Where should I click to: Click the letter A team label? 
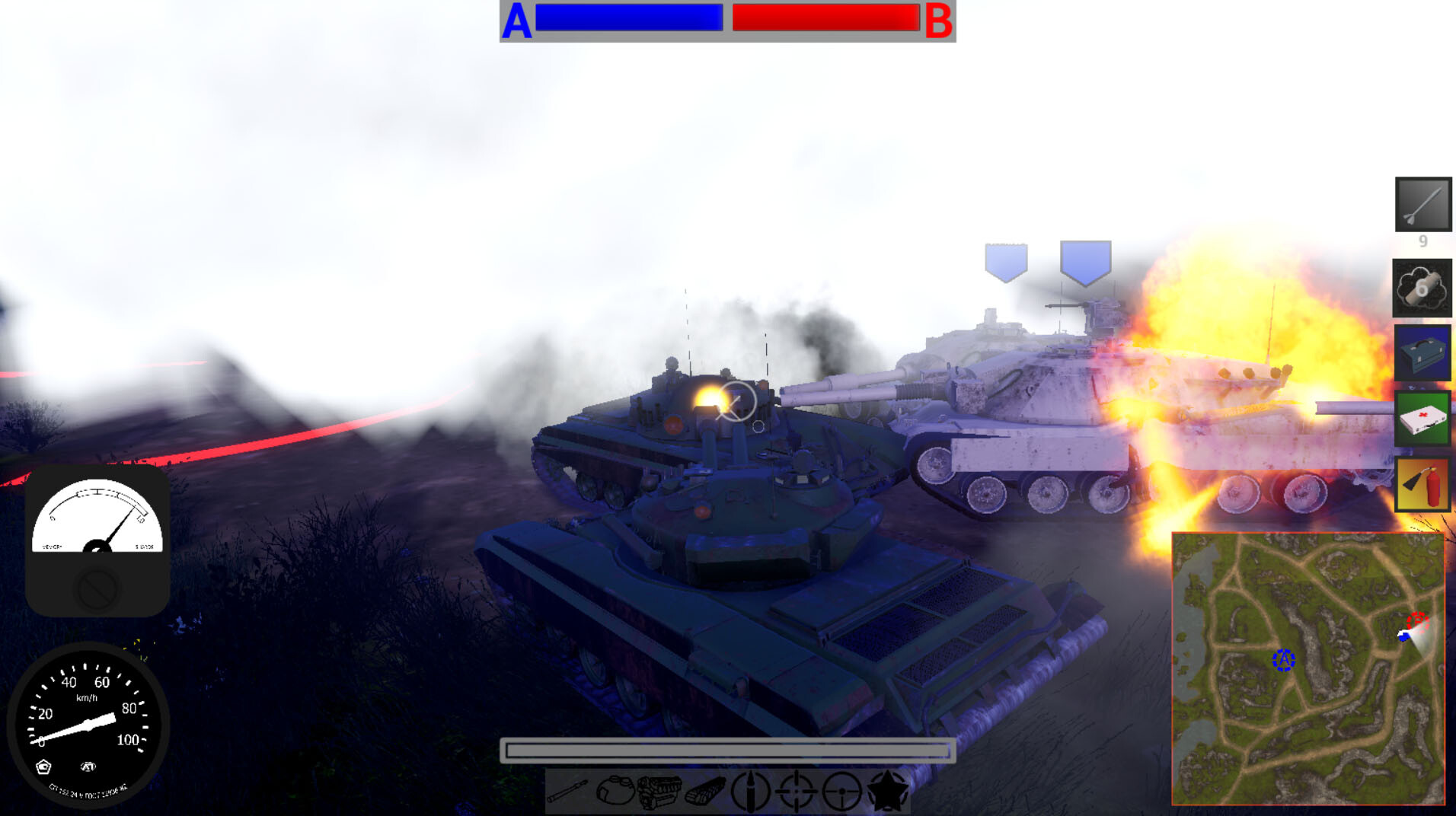[517, 21]
